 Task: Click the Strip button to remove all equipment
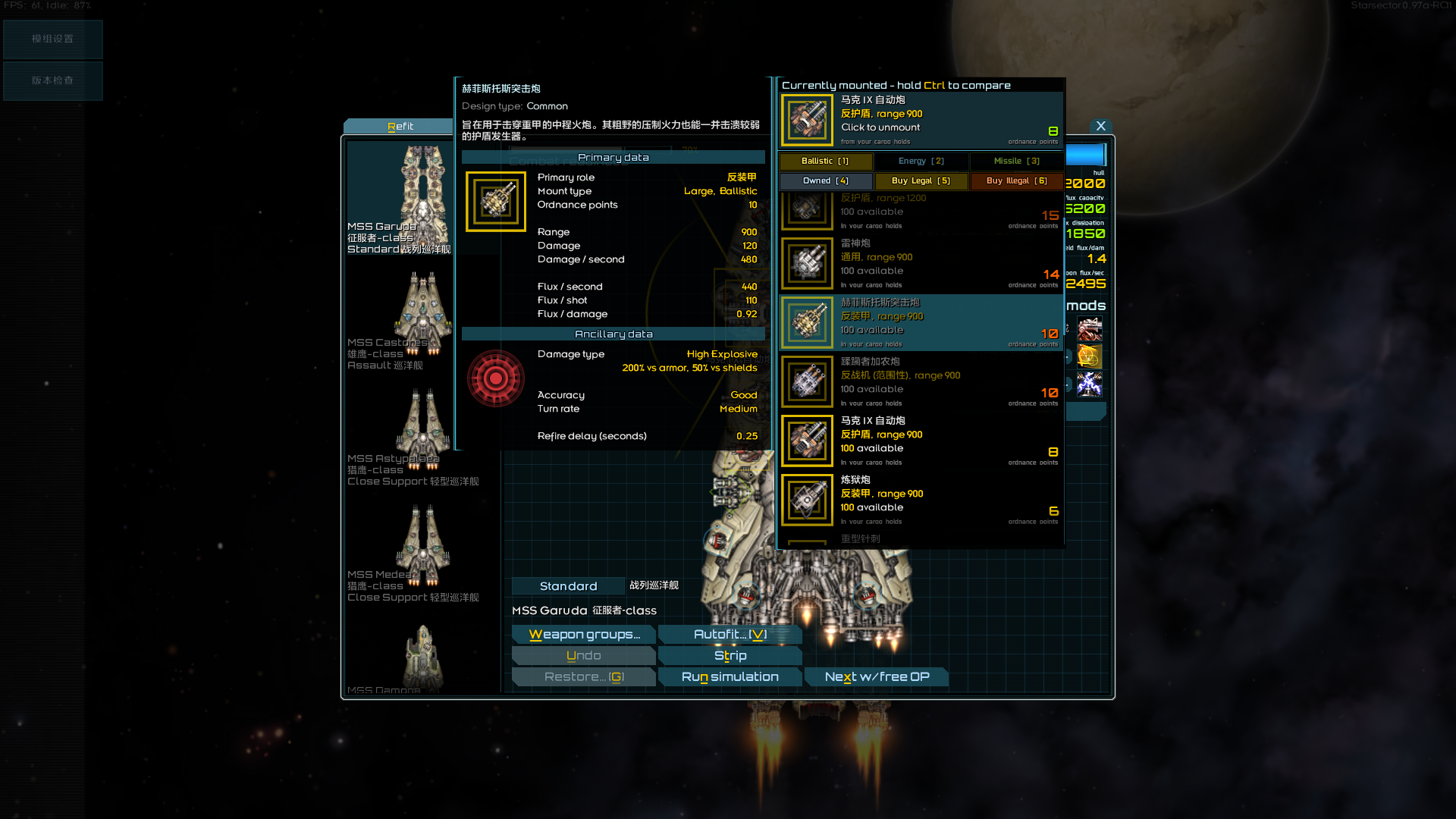[730, 655]
